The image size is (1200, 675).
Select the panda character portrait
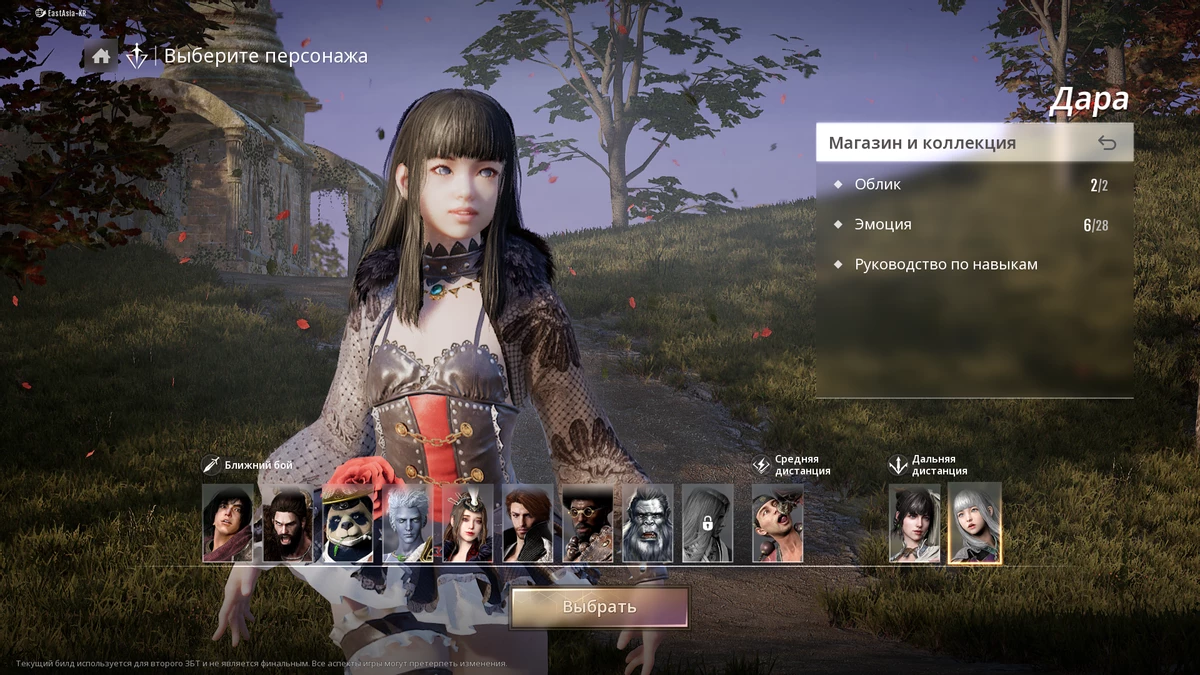pos(348,524)
